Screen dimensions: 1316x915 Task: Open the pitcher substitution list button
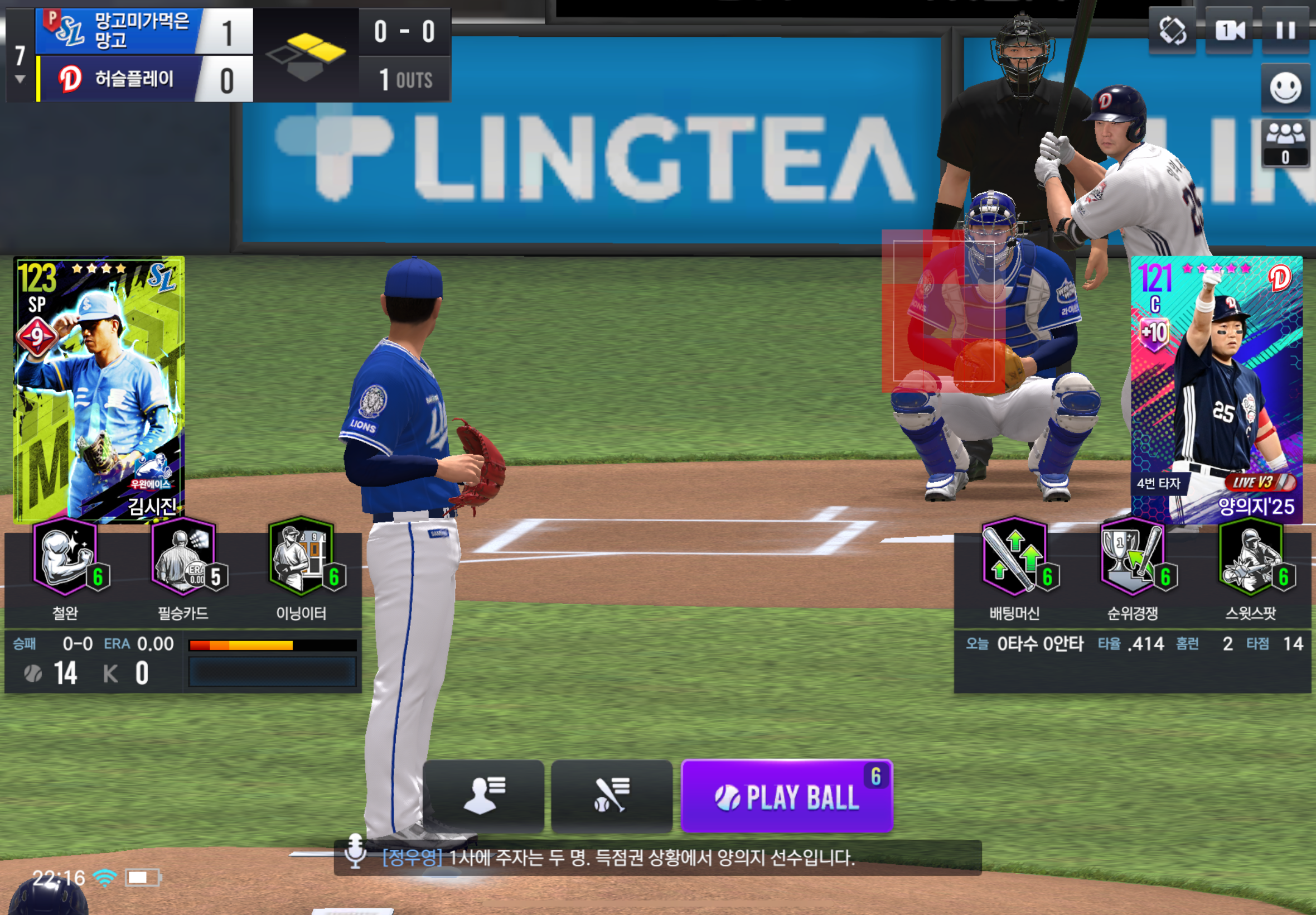(483, 796)
